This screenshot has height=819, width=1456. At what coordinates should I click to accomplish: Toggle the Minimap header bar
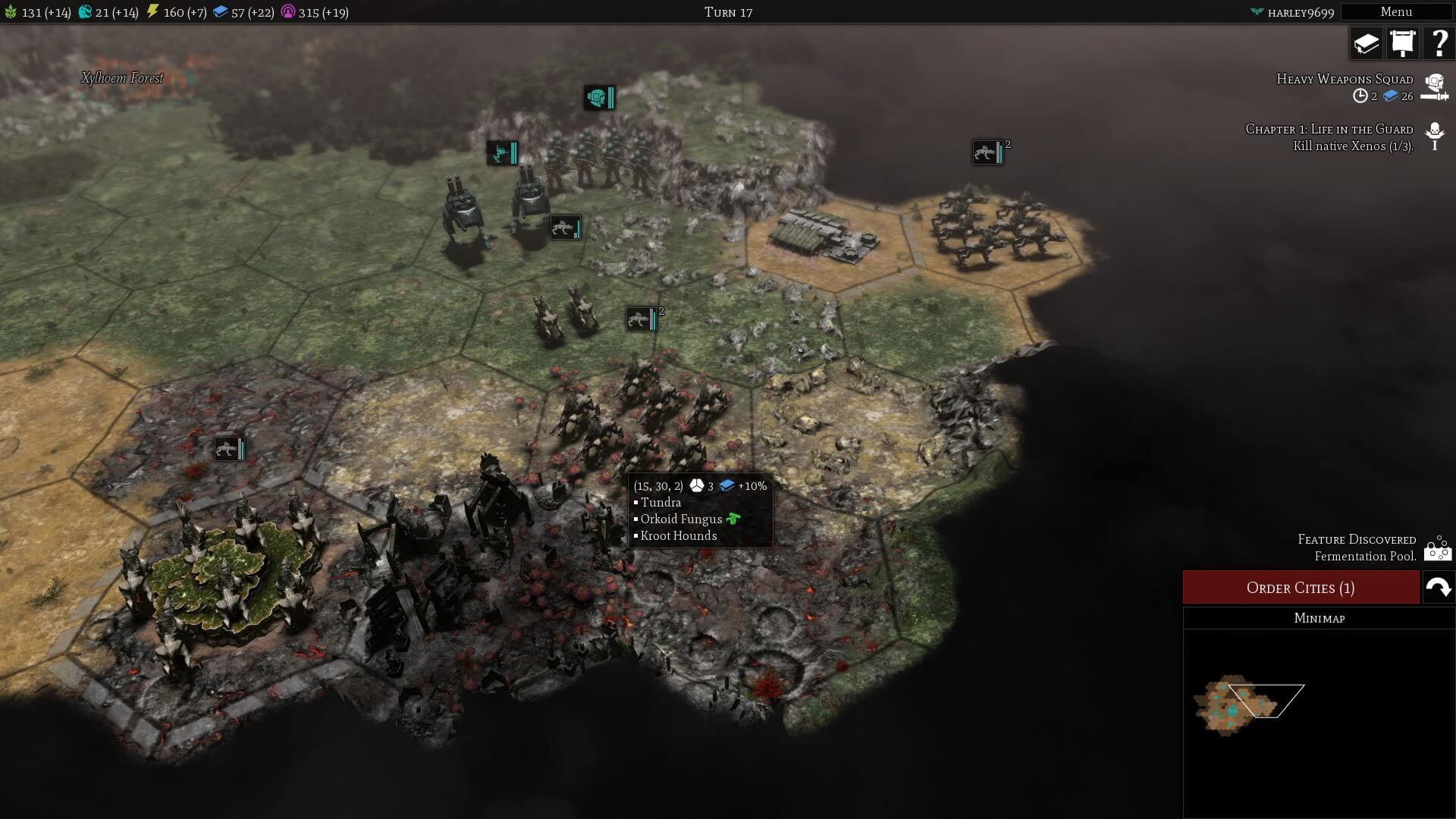pos(1319,618)
